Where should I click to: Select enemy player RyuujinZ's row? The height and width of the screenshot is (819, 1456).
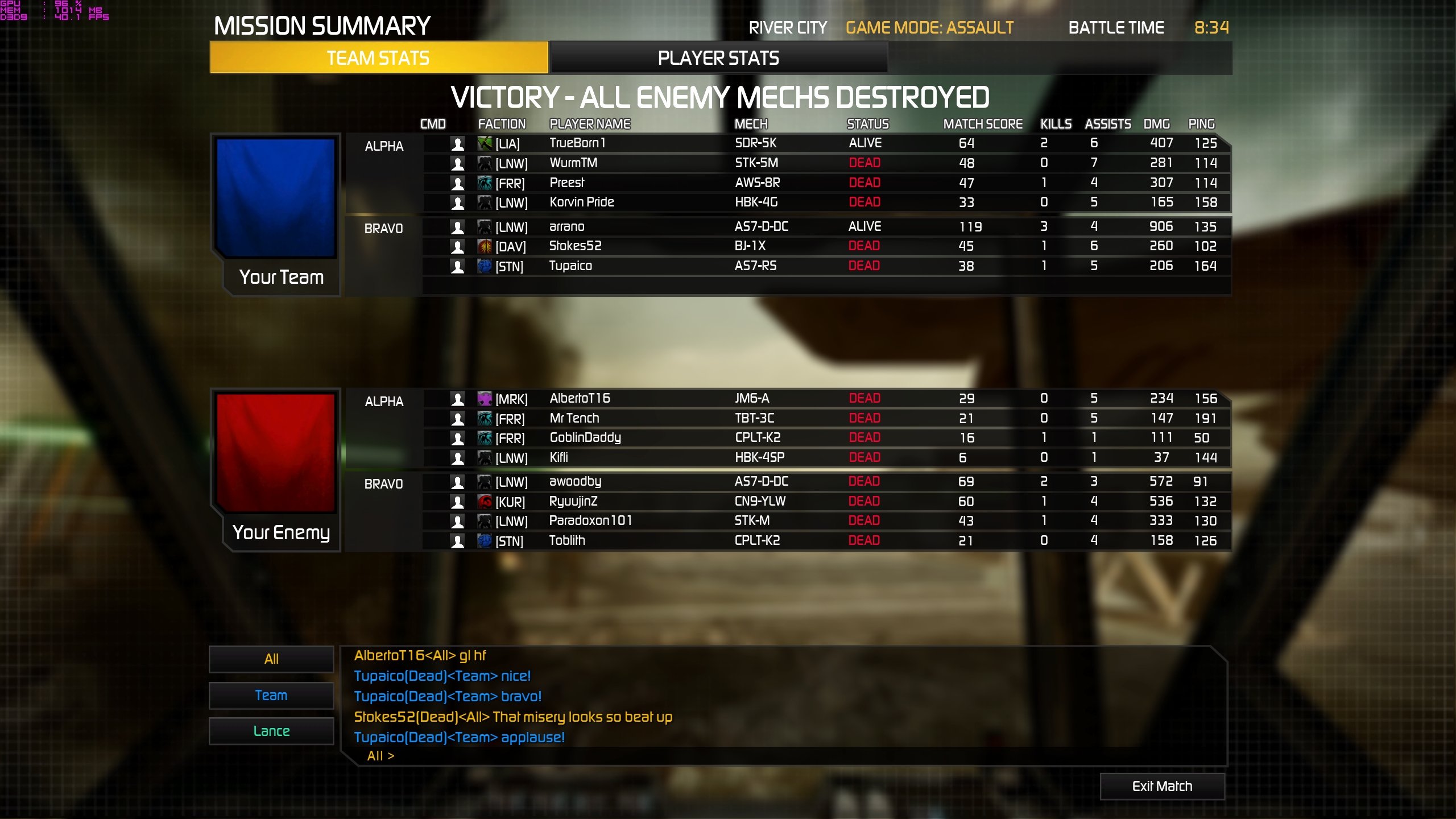(825, 502)
